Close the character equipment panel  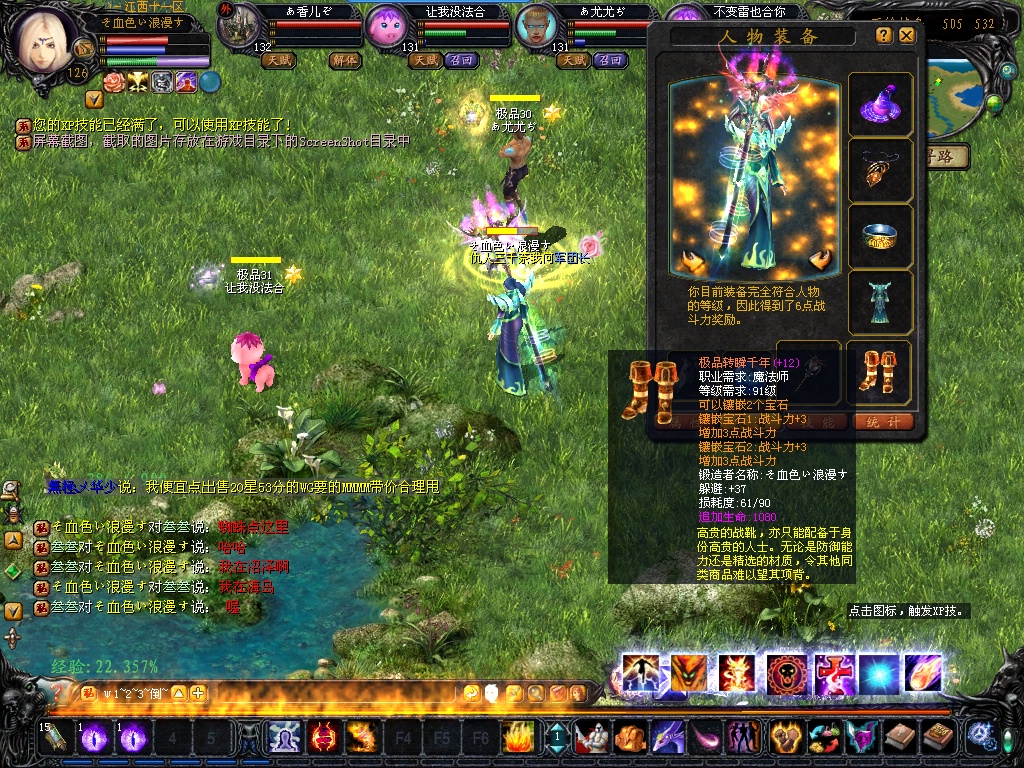pyautogui.click(x=906, y=35)
